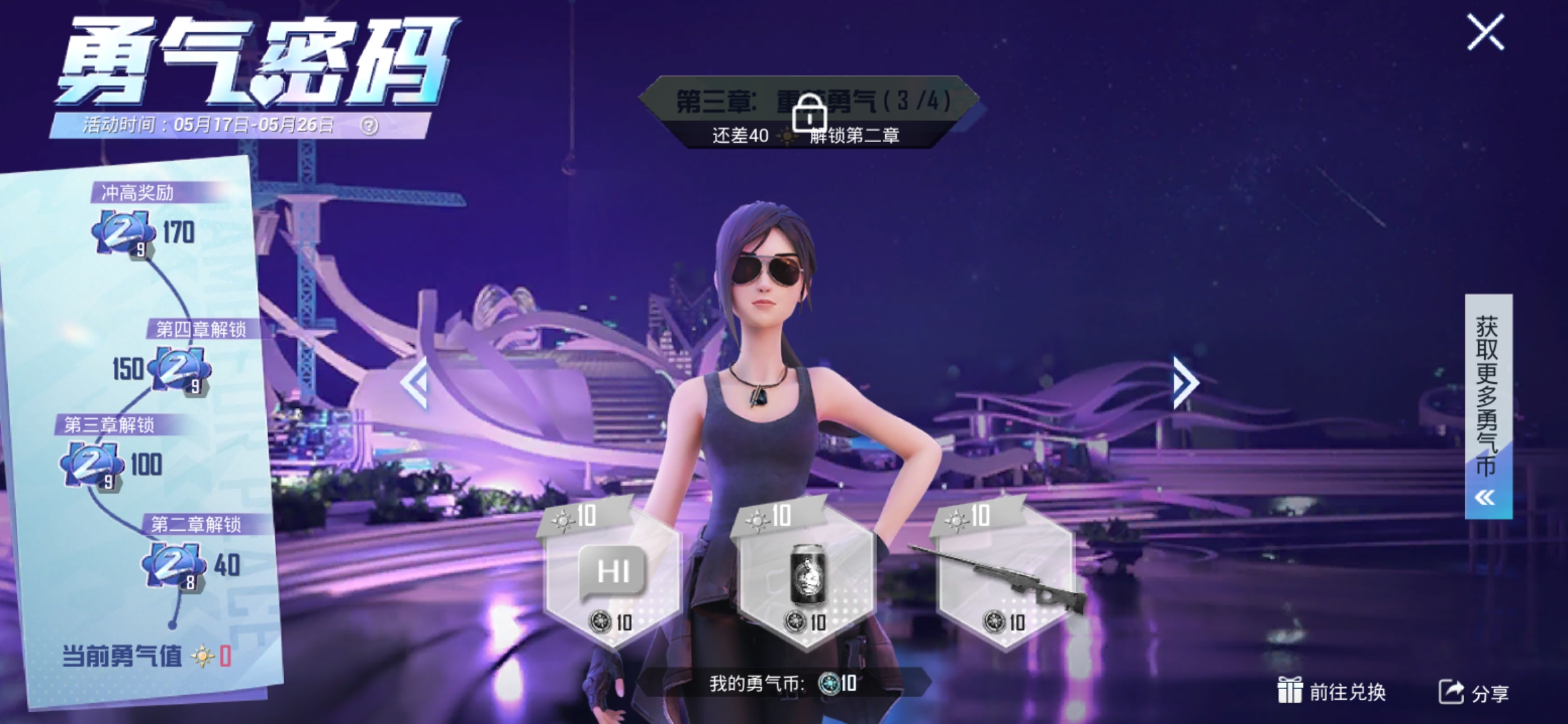Advance to the next chapter arrow
This screenshot has width=1568, height=724.
click(x=1184, y=383)
